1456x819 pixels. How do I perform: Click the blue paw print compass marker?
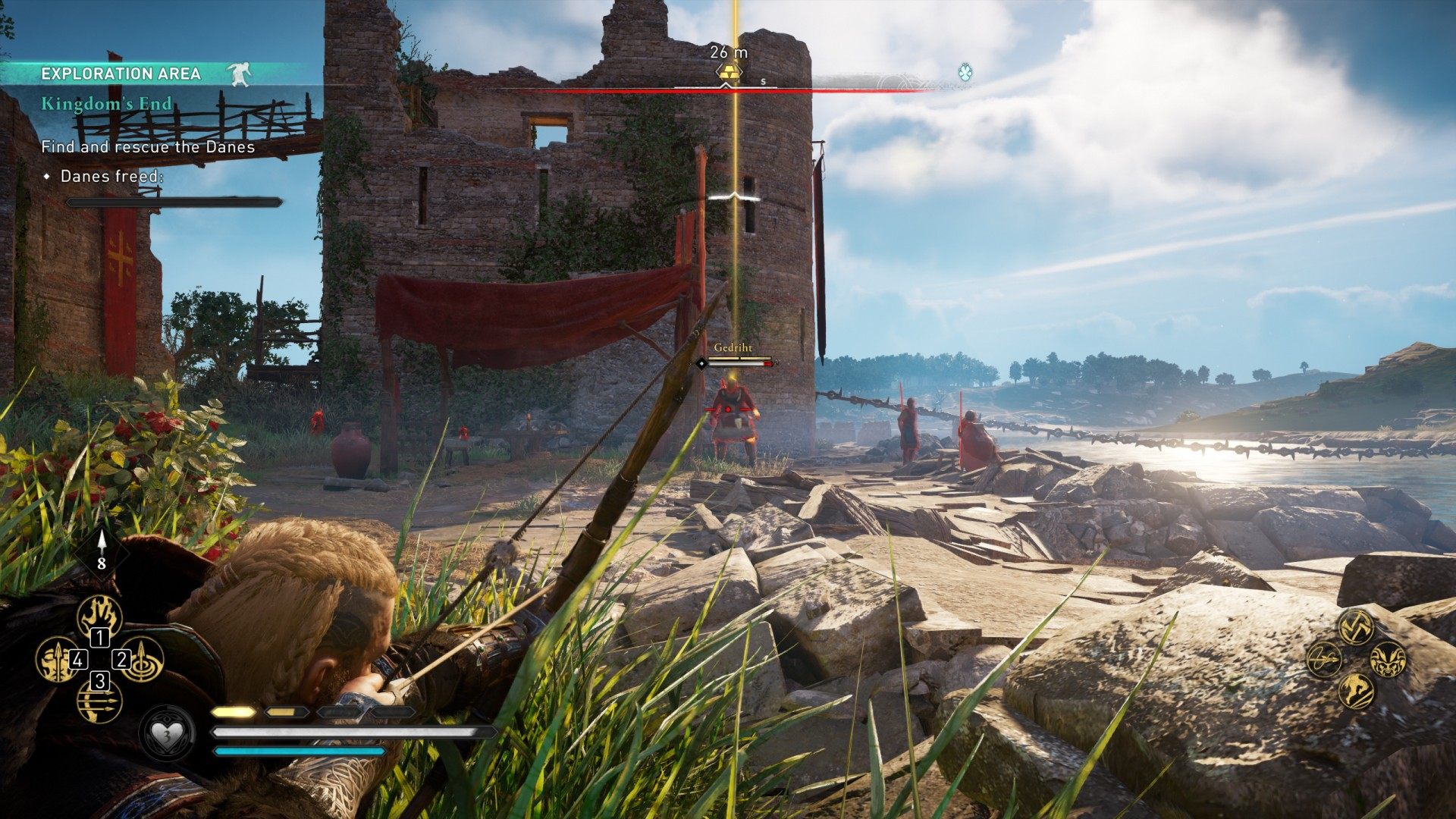point(965,73)
